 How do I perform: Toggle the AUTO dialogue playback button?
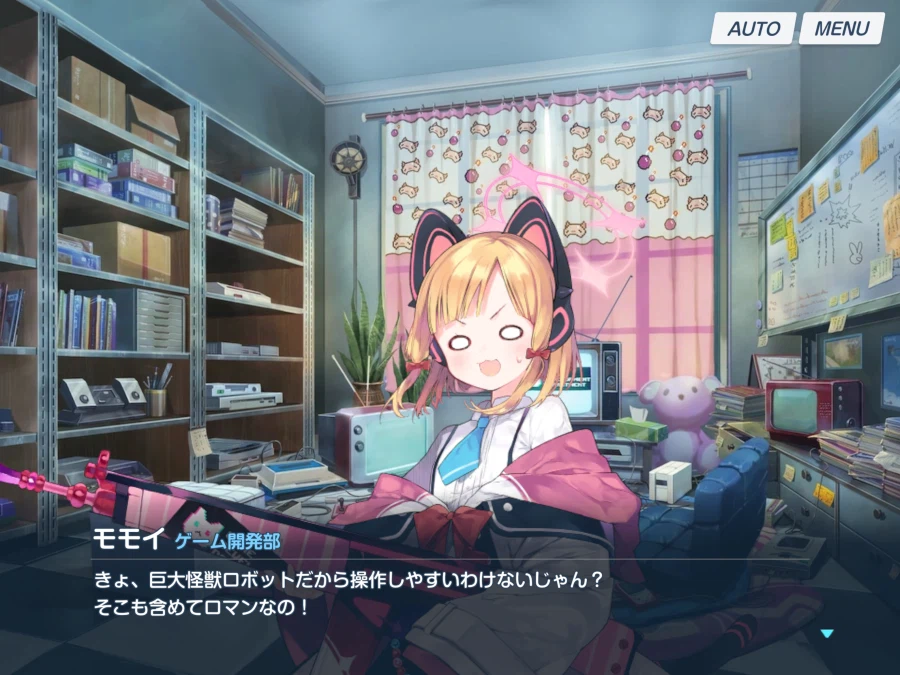point(753,28)
